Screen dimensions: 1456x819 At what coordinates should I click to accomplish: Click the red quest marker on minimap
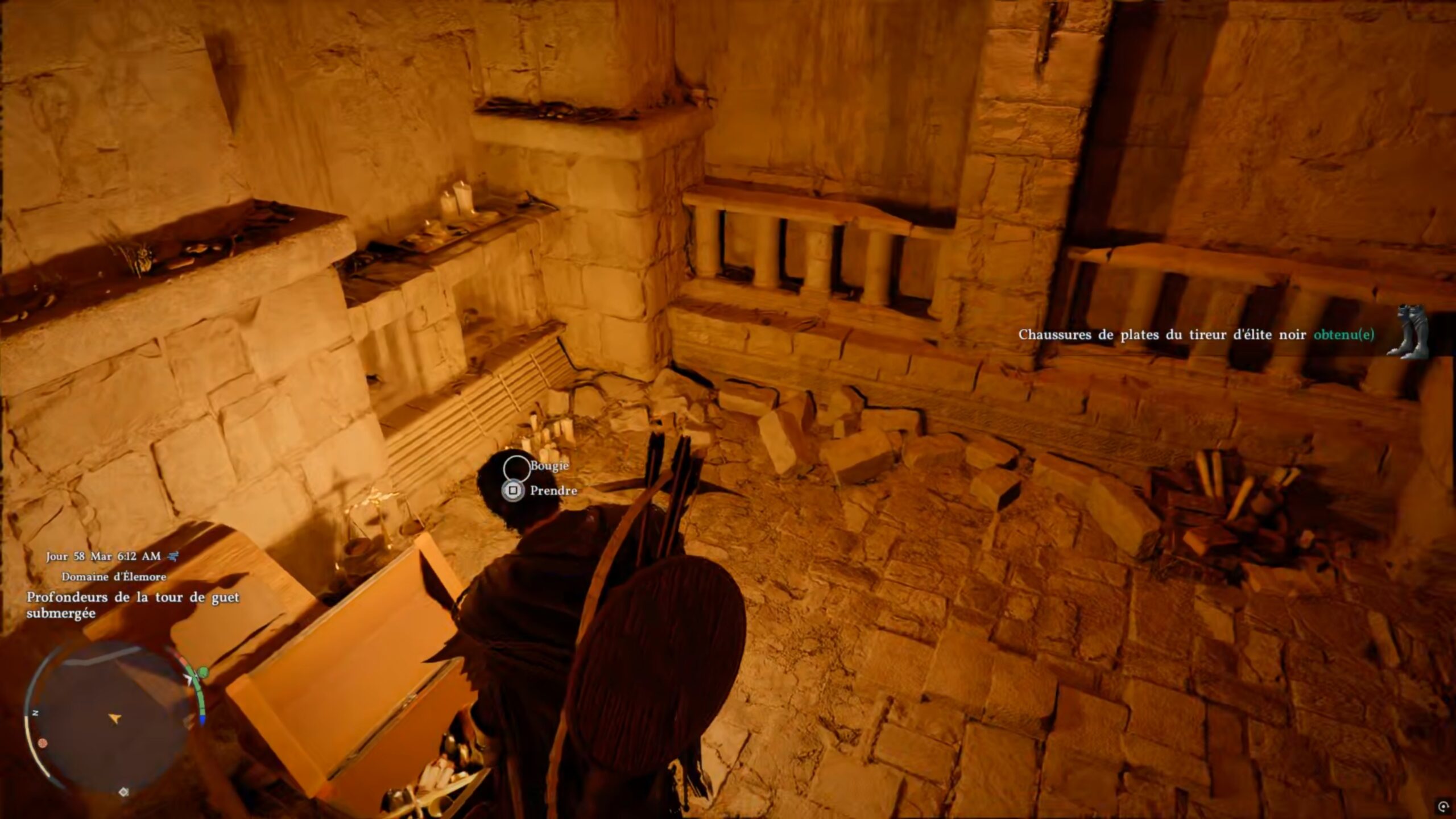42,743
